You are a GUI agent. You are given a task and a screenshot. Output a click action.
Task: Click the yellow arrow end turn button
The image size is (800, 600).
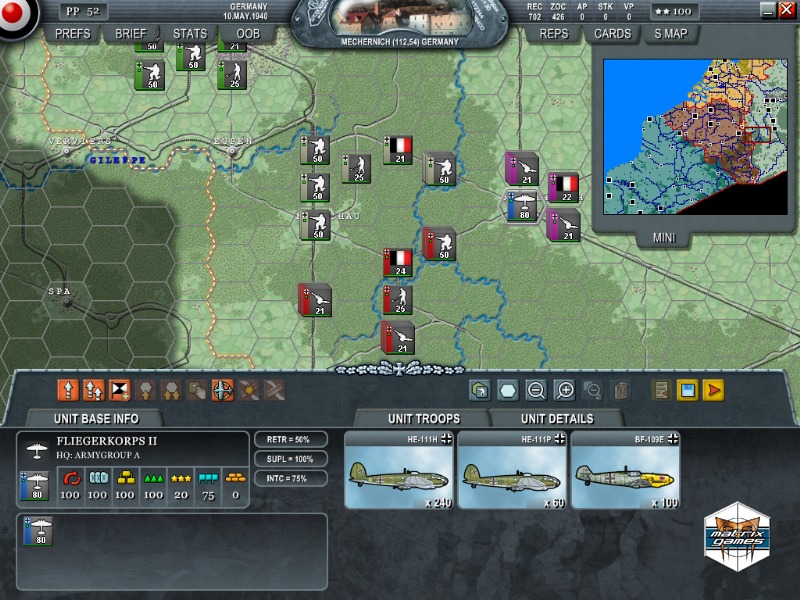coord(715,391)
